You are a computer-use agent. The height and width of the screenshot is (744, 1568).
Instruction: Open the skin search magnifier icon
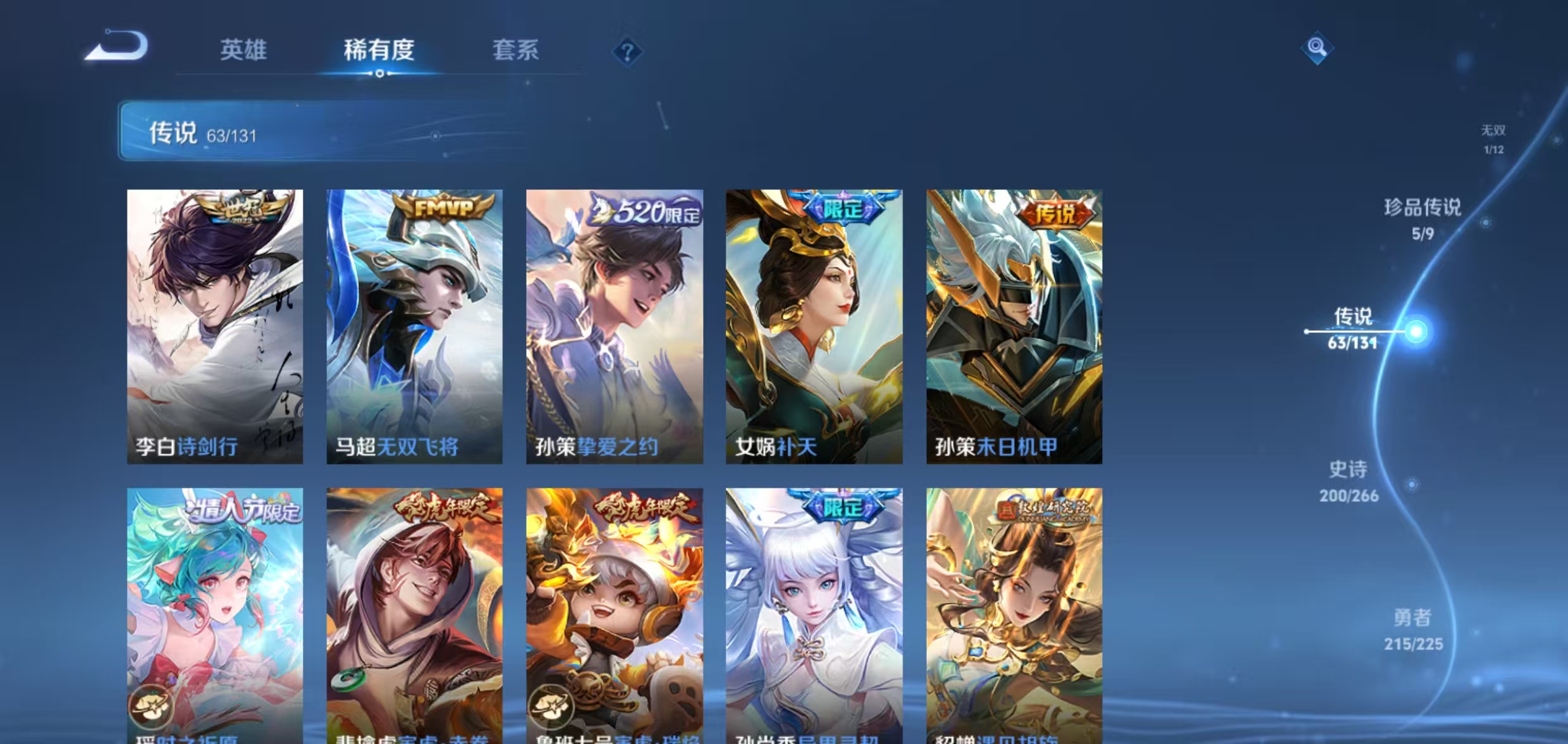(x=1318, y=46)
